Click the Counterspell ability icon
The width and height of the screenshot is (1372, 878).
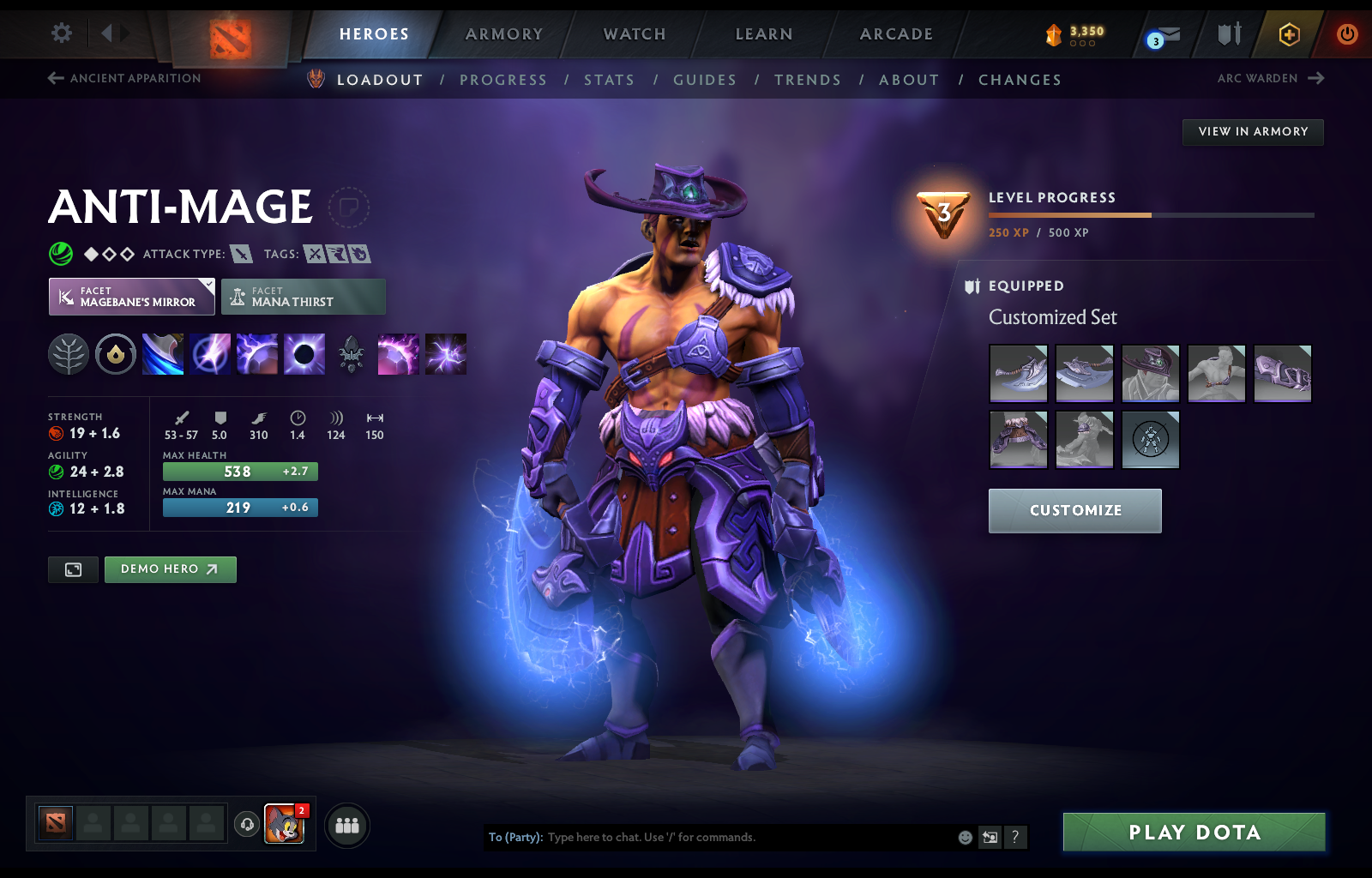(257, 354)
